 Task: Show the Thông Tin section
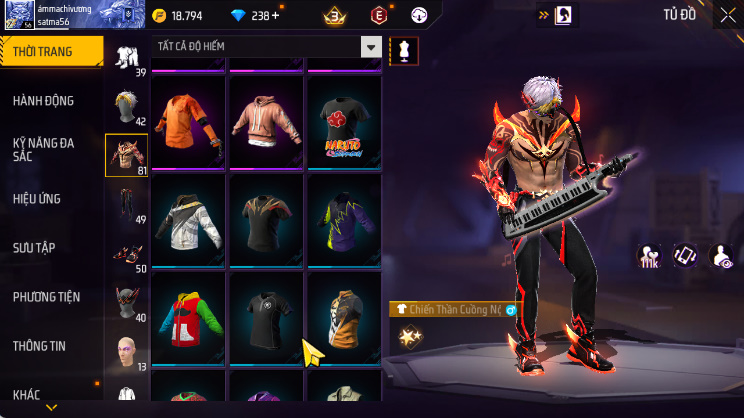[x=39, y=346]
